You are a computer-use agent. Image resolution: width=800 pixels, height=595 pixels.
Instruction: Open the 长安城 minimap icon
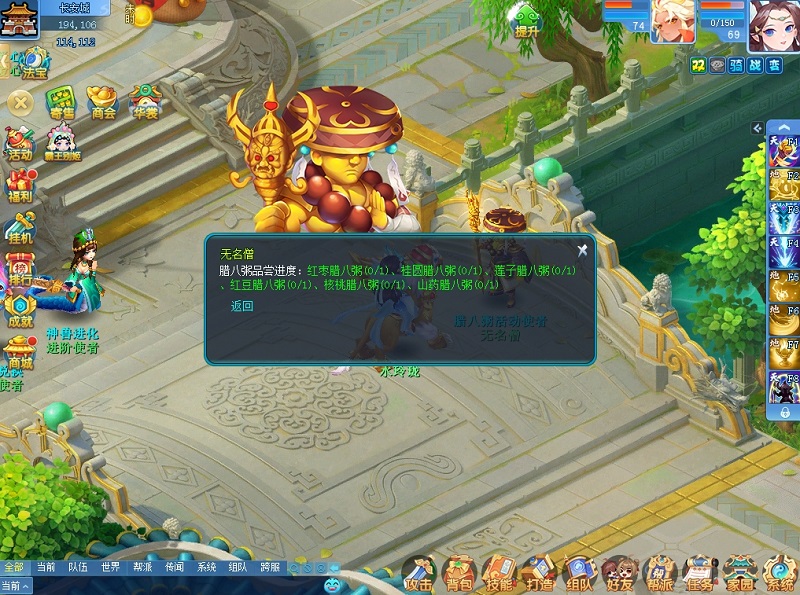click(18, 20)
